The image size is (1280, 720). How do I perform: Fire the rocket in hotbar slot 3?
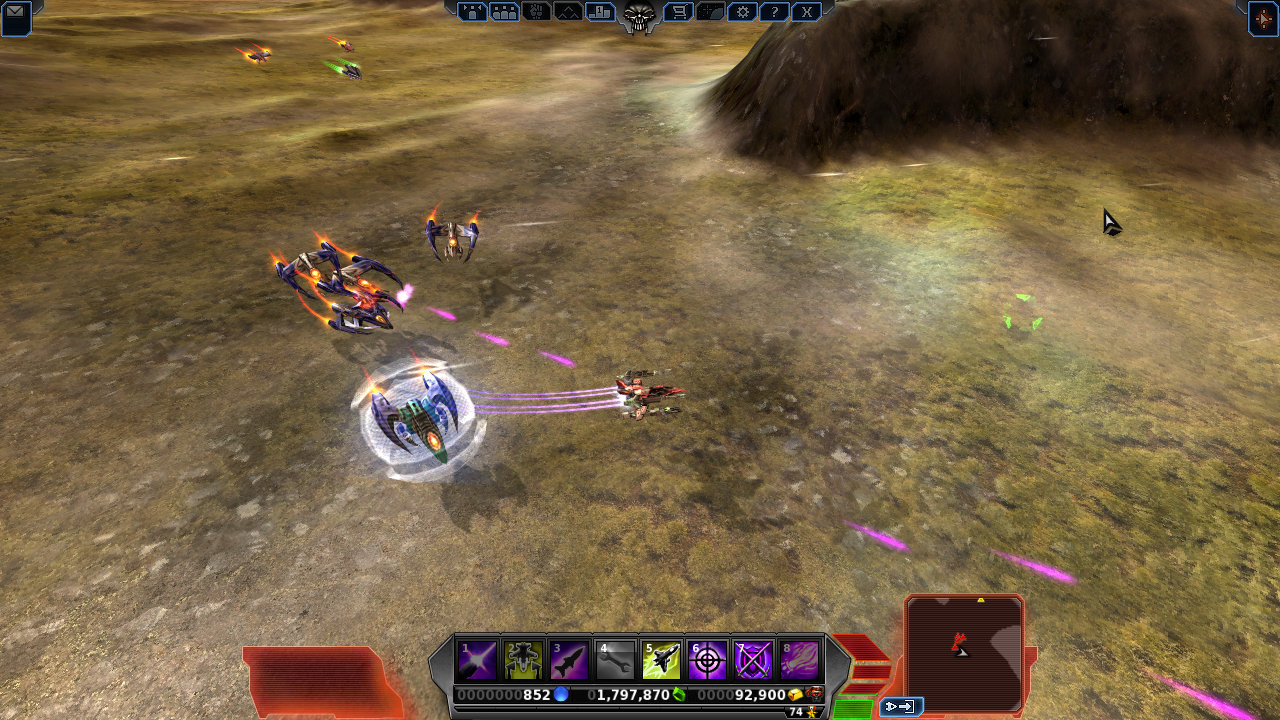(569, 660)
